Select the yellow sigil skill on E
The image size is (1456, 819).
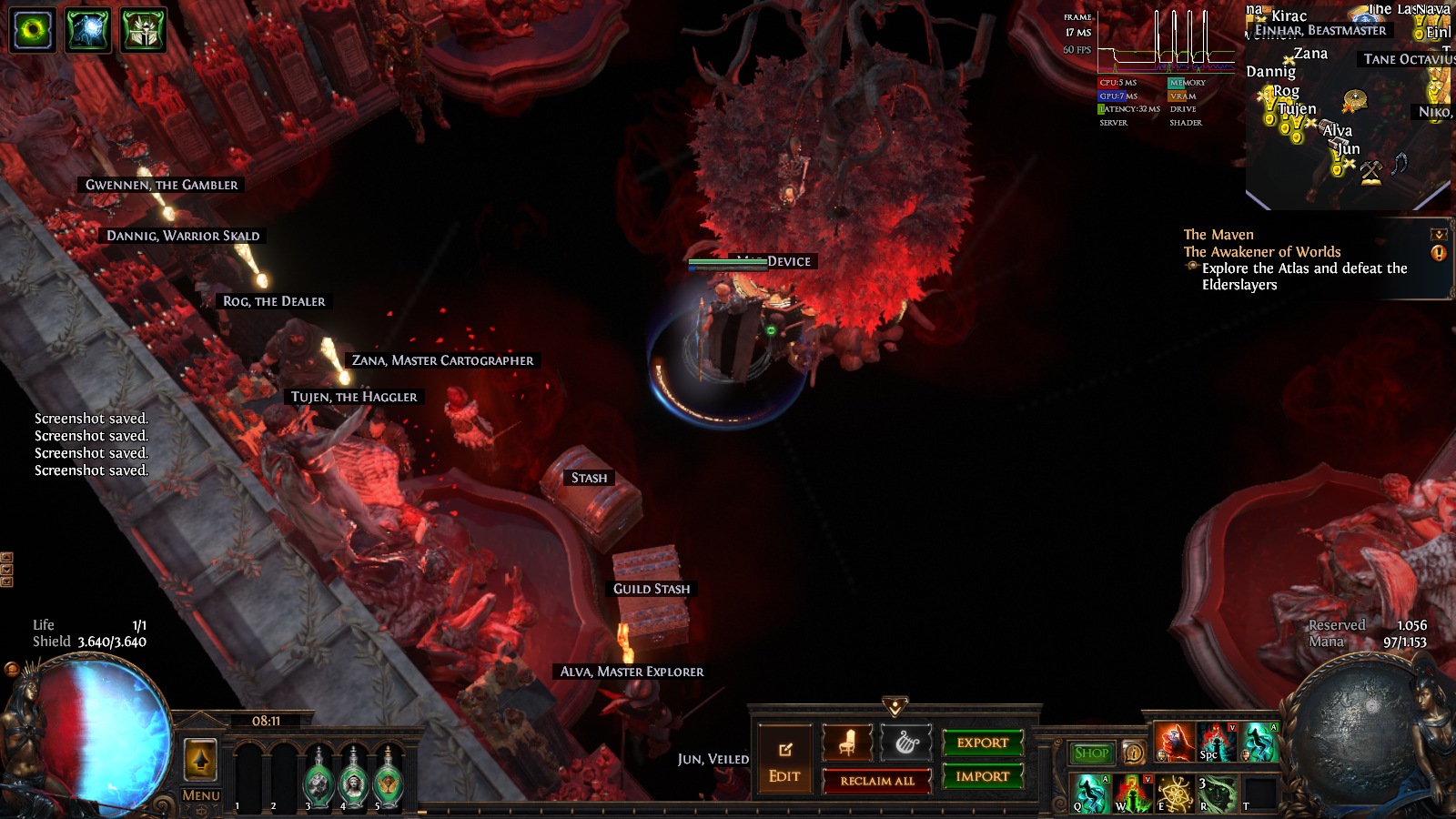pos(1175,794)
